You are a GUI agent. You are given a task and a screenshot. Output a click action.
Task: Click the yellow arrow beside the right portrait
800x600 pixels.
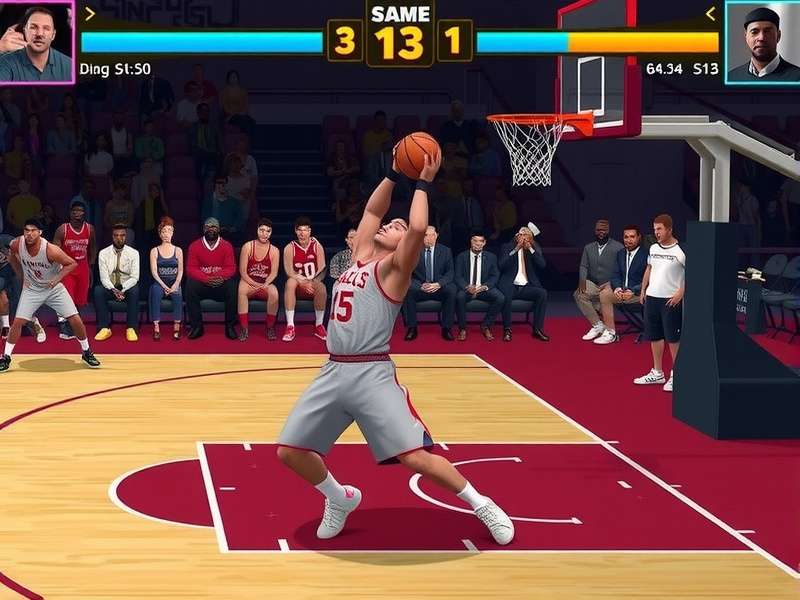(711, 13)
